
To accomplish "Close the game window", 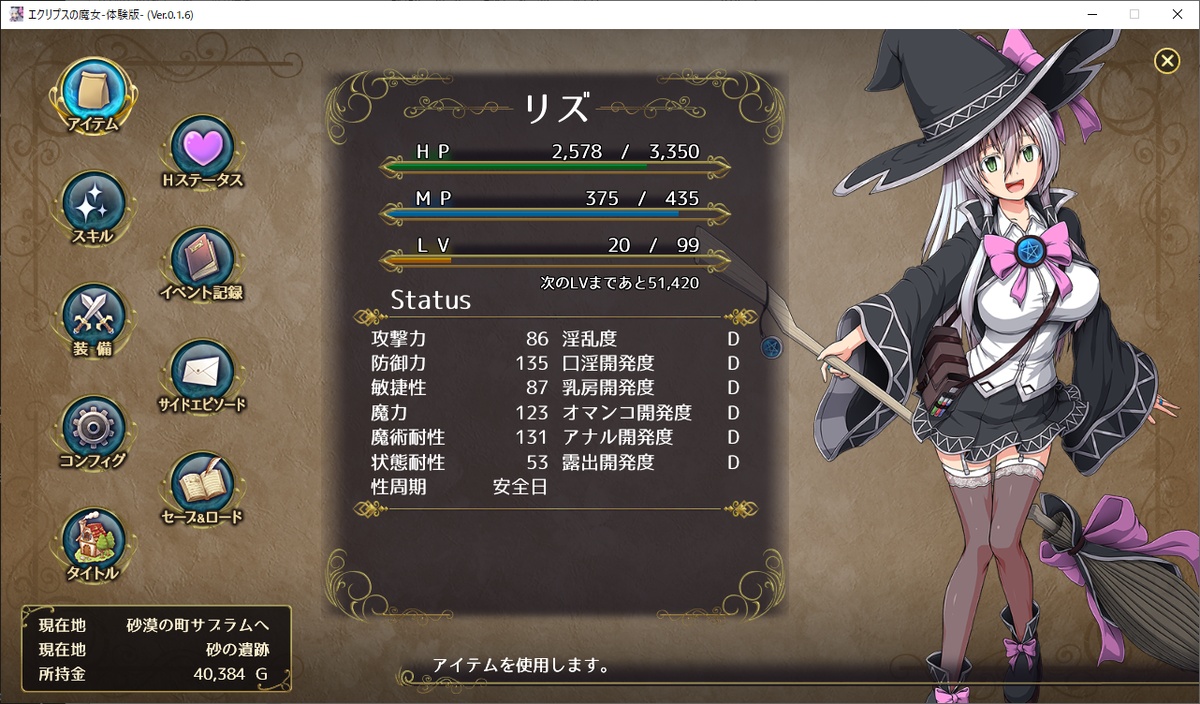I will coord(1179,14).
